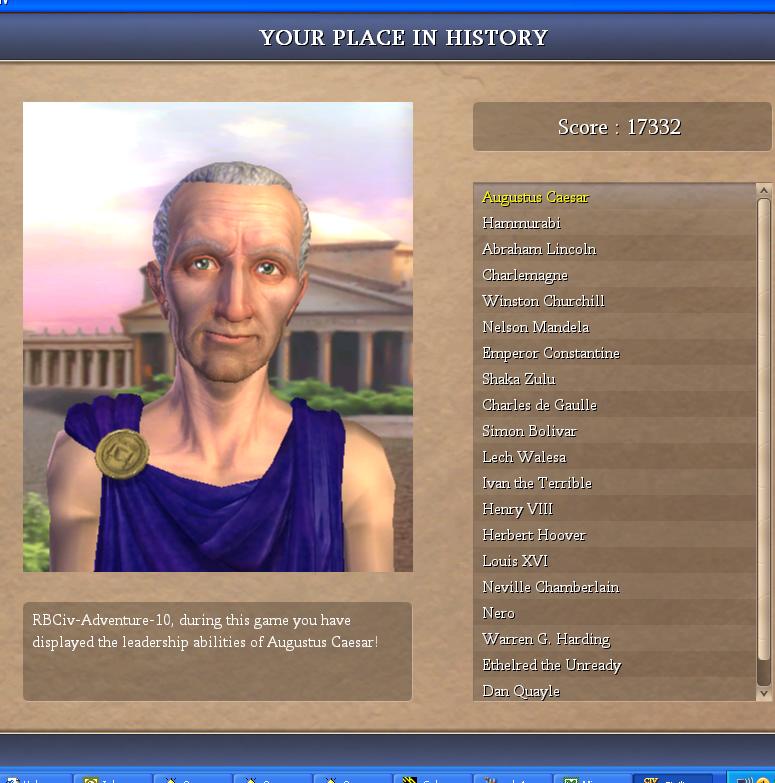Select the Nelson Mandela row
The width and height of the screenshot is (775, 783).
click(x=536, y=327)
